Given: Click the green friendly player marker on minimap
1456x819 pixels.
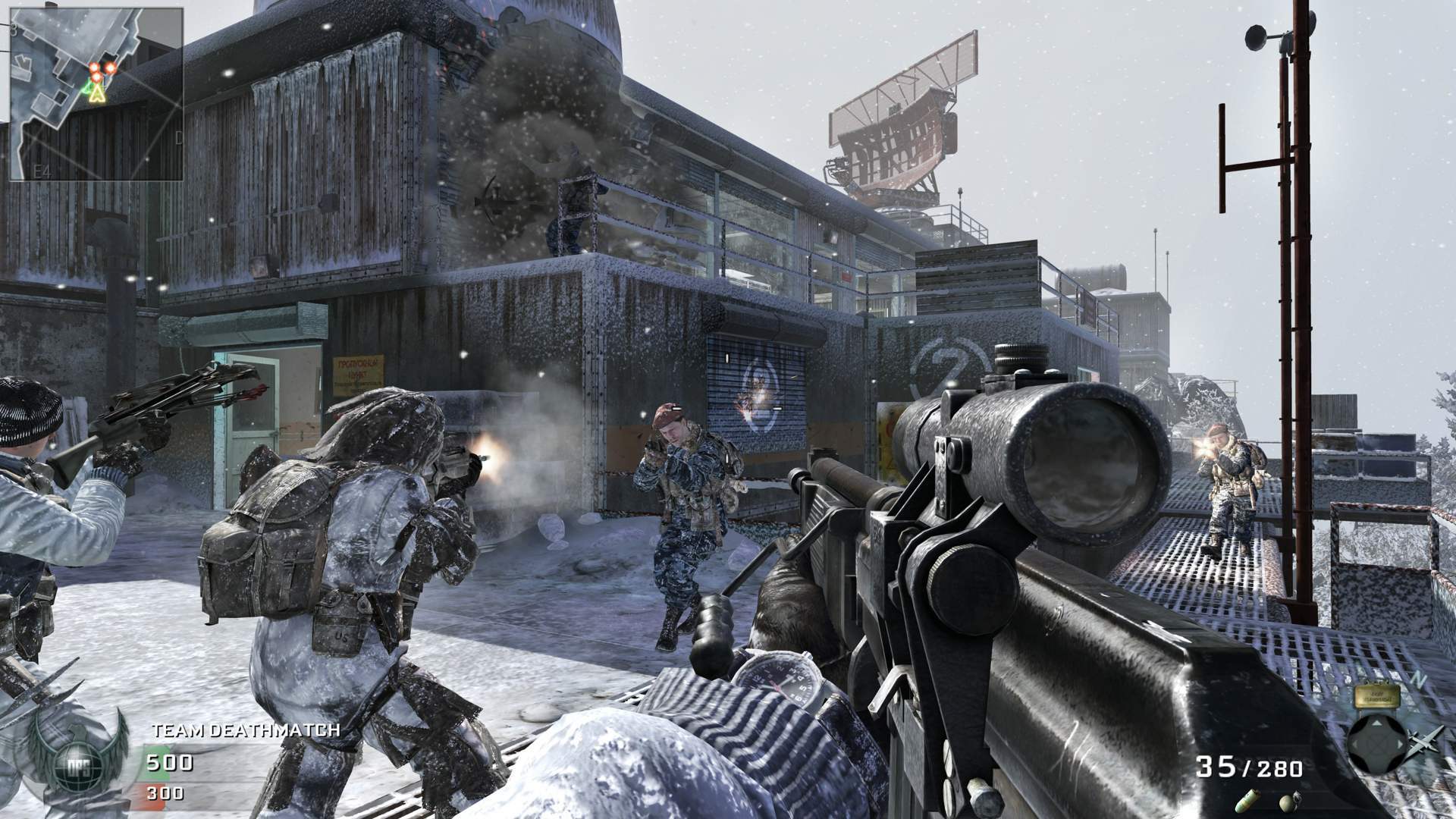Looking at the screenshot, I should [86, 89].
